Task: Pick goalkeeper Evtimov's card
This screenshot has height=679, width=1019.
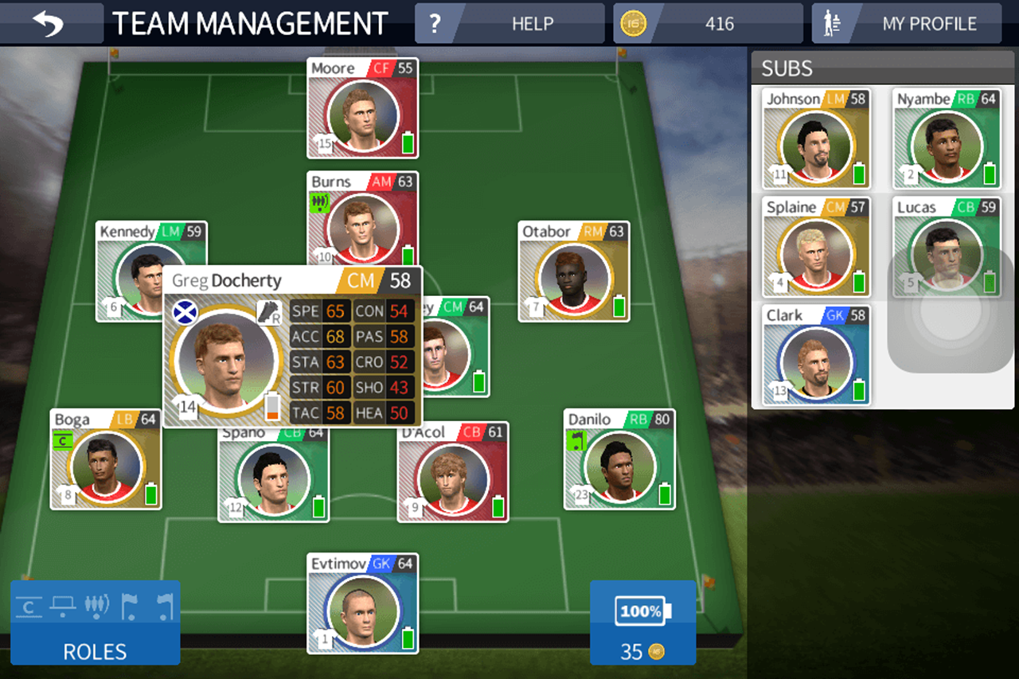Action: click(362, 604)
